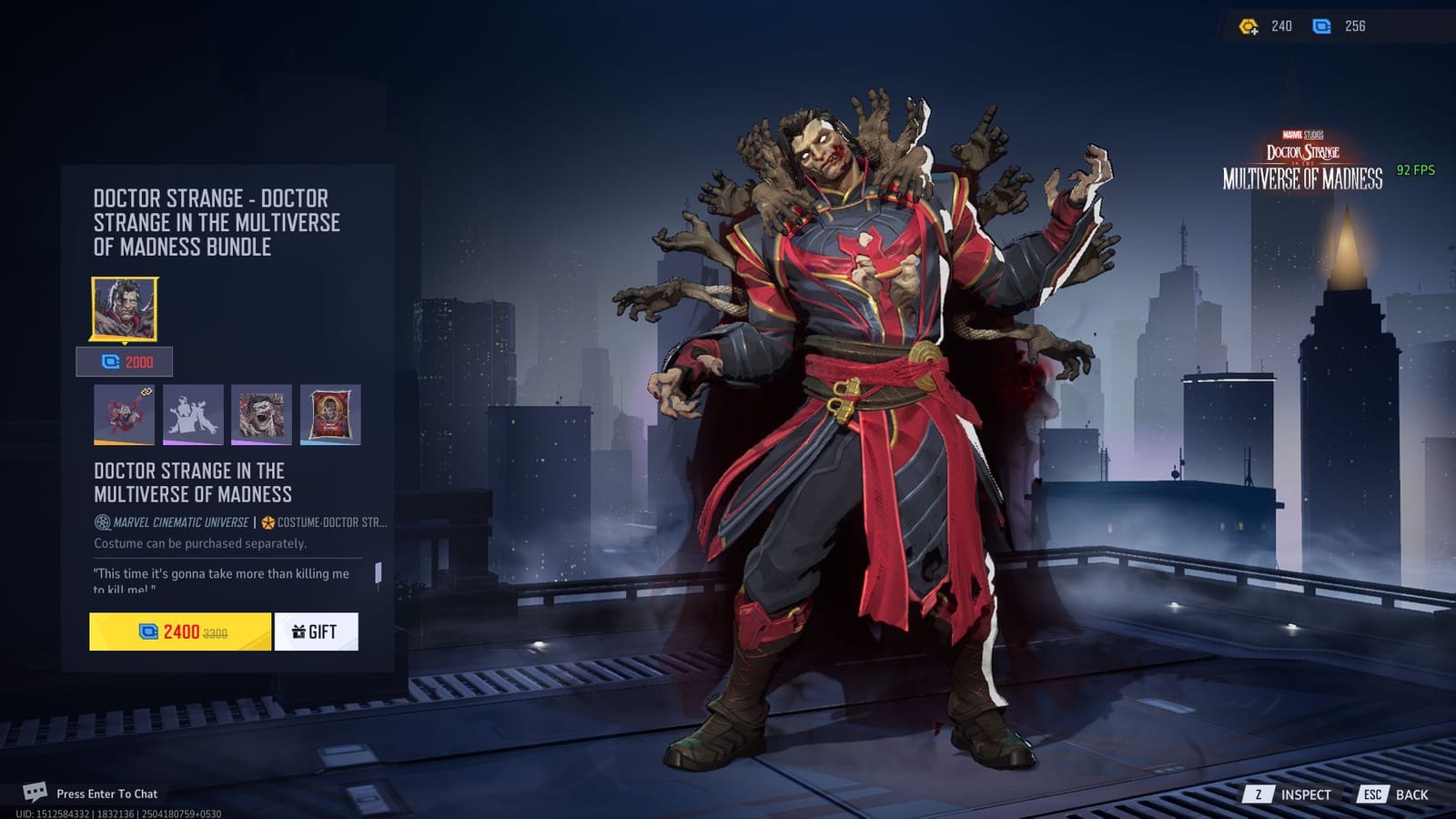This screenshot has height=819, width=1456.
Task: Click the yellow 2400 purchase button
Action: coord(180,631)
